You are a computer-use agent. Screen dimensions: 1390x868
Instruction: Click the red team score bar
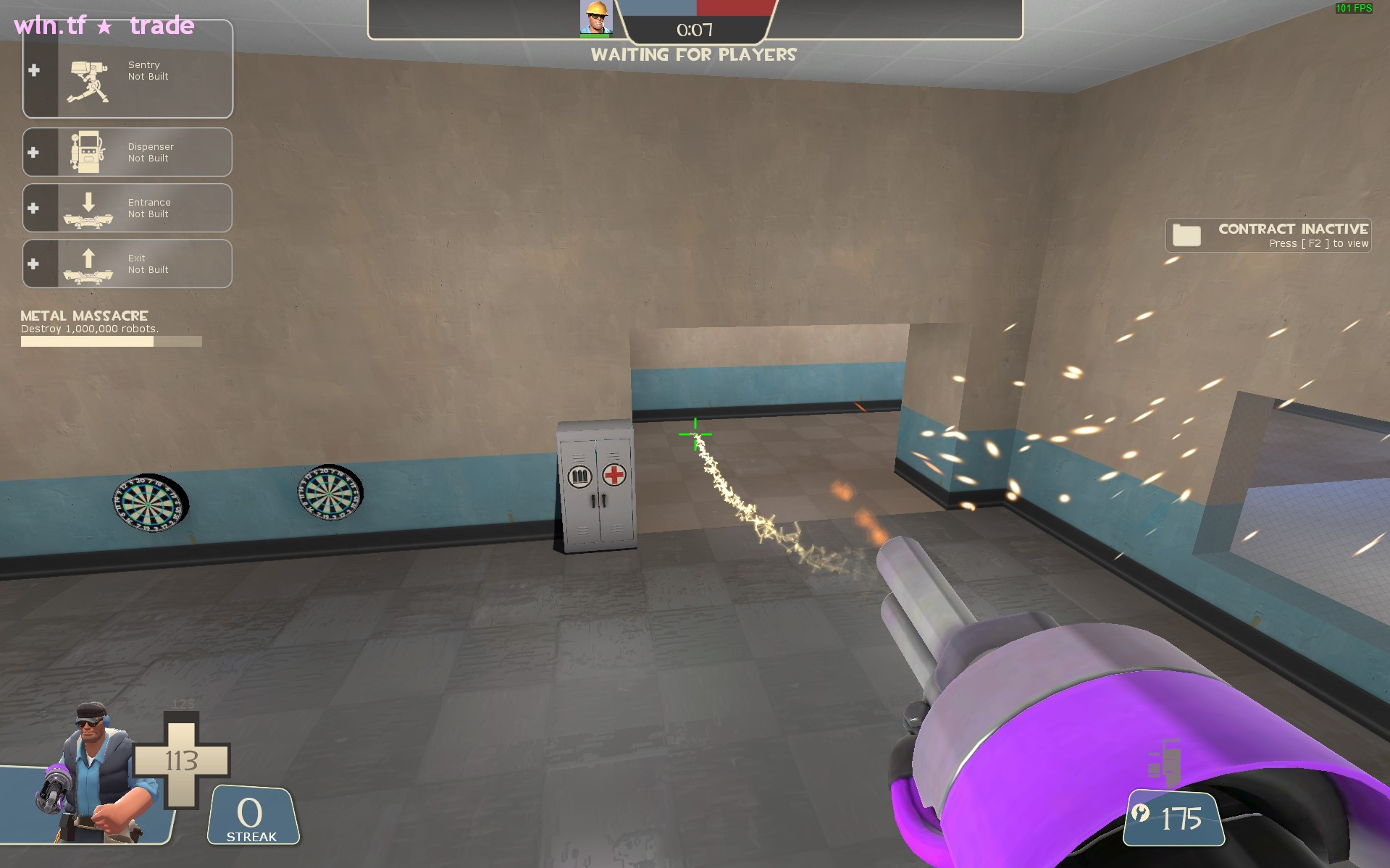click(736, 8)
